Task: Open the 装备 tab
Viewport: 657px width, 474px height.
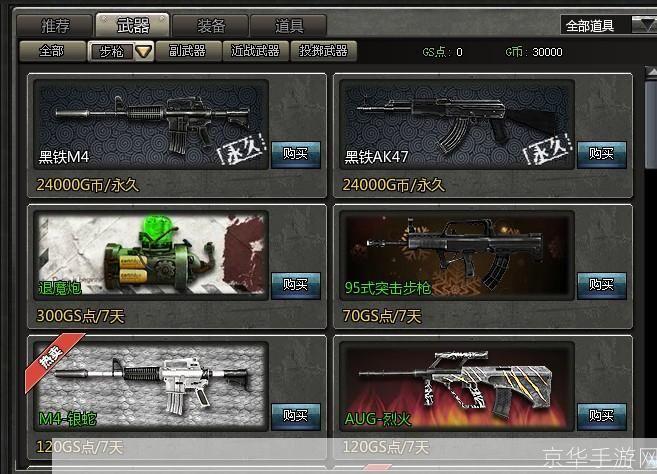Action: [x=209, y=26]
